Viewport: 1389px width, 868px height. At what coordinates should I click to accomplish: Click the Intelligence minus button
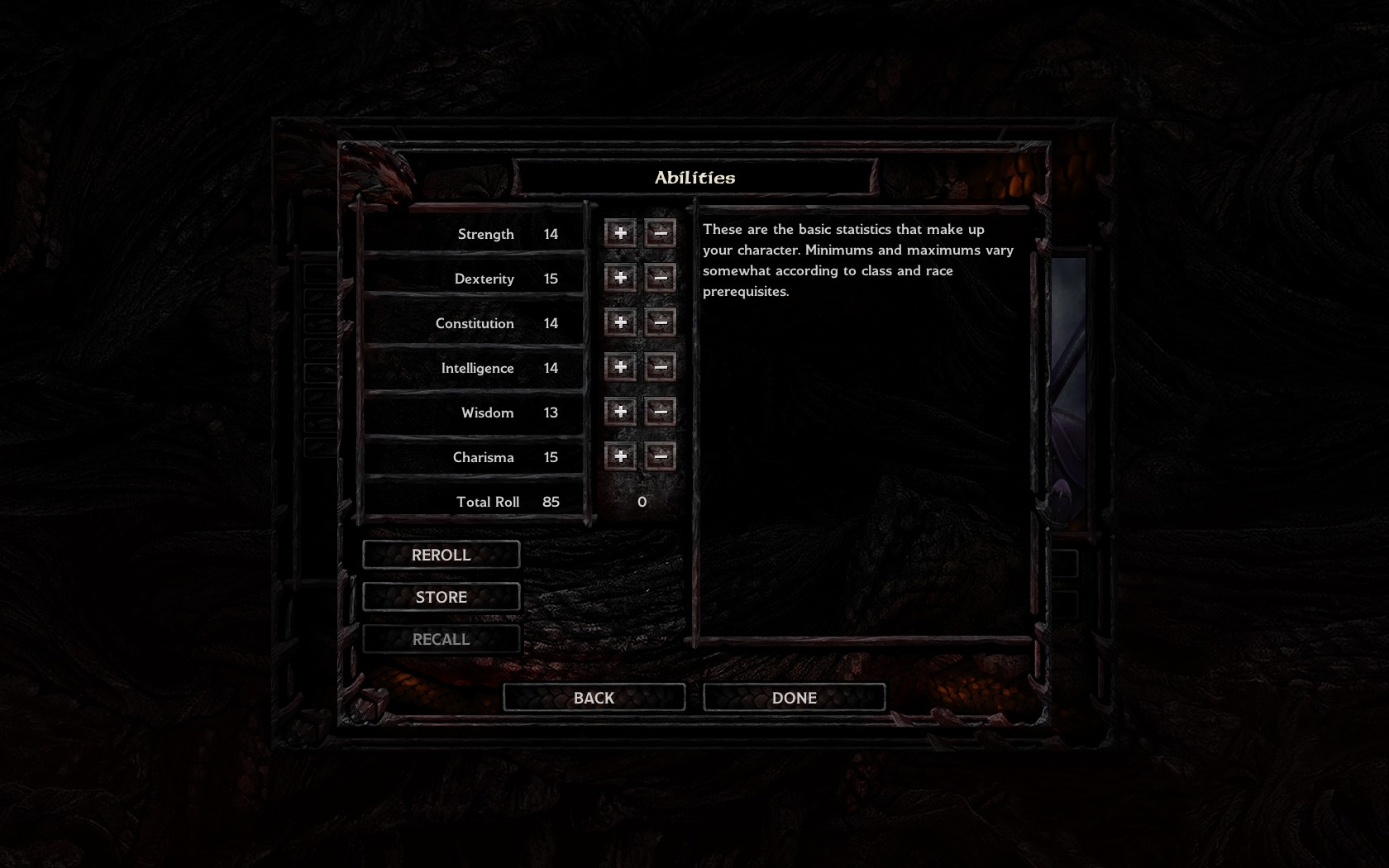click(x=660, y=368)
